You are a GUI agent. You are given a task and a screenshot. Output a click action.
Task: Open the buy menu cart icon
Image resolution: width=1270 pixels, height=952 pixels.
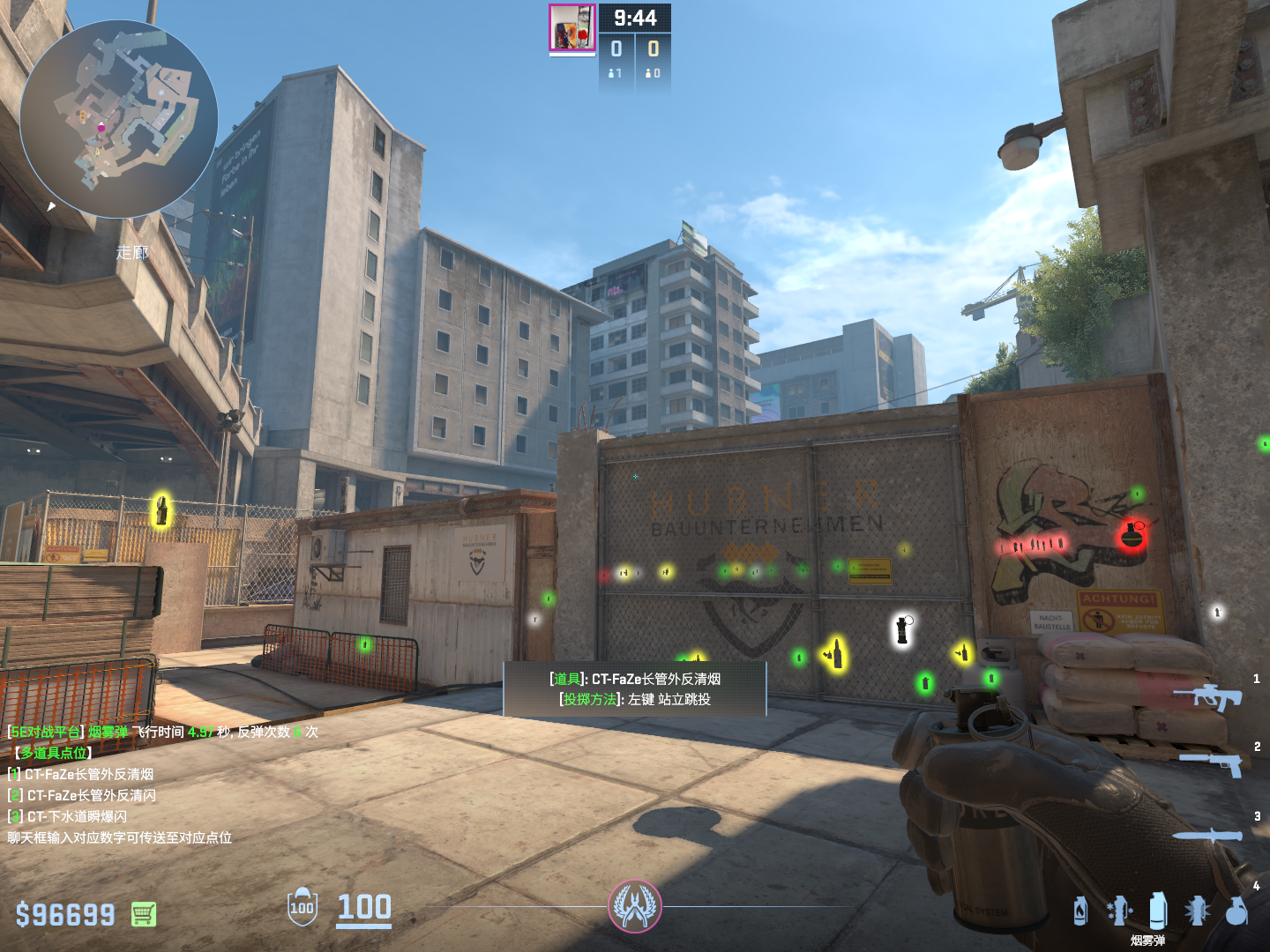144,914
